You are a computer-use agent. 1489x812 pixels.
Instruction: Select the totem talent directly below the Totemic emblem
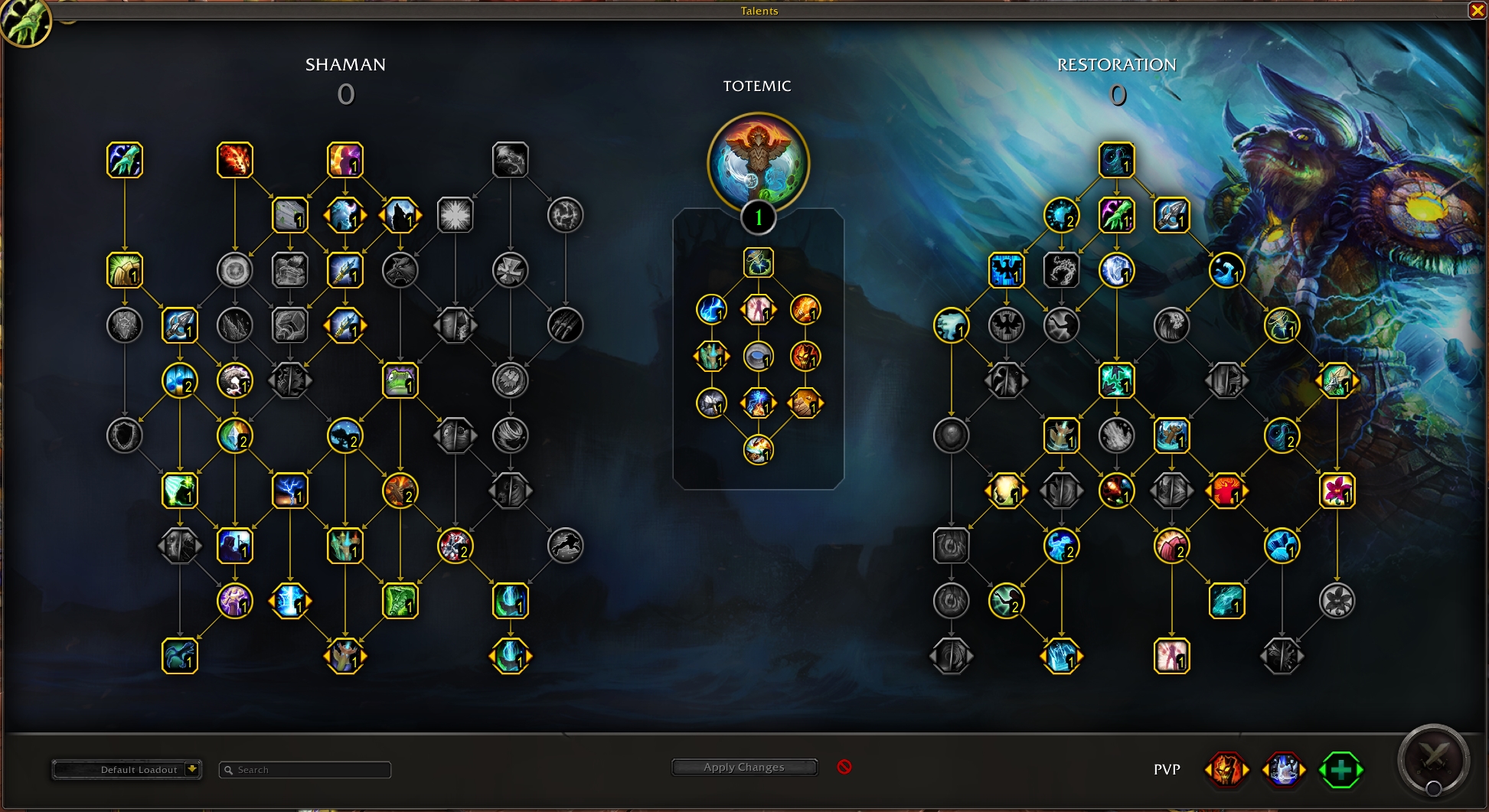[x=758, y=263]
